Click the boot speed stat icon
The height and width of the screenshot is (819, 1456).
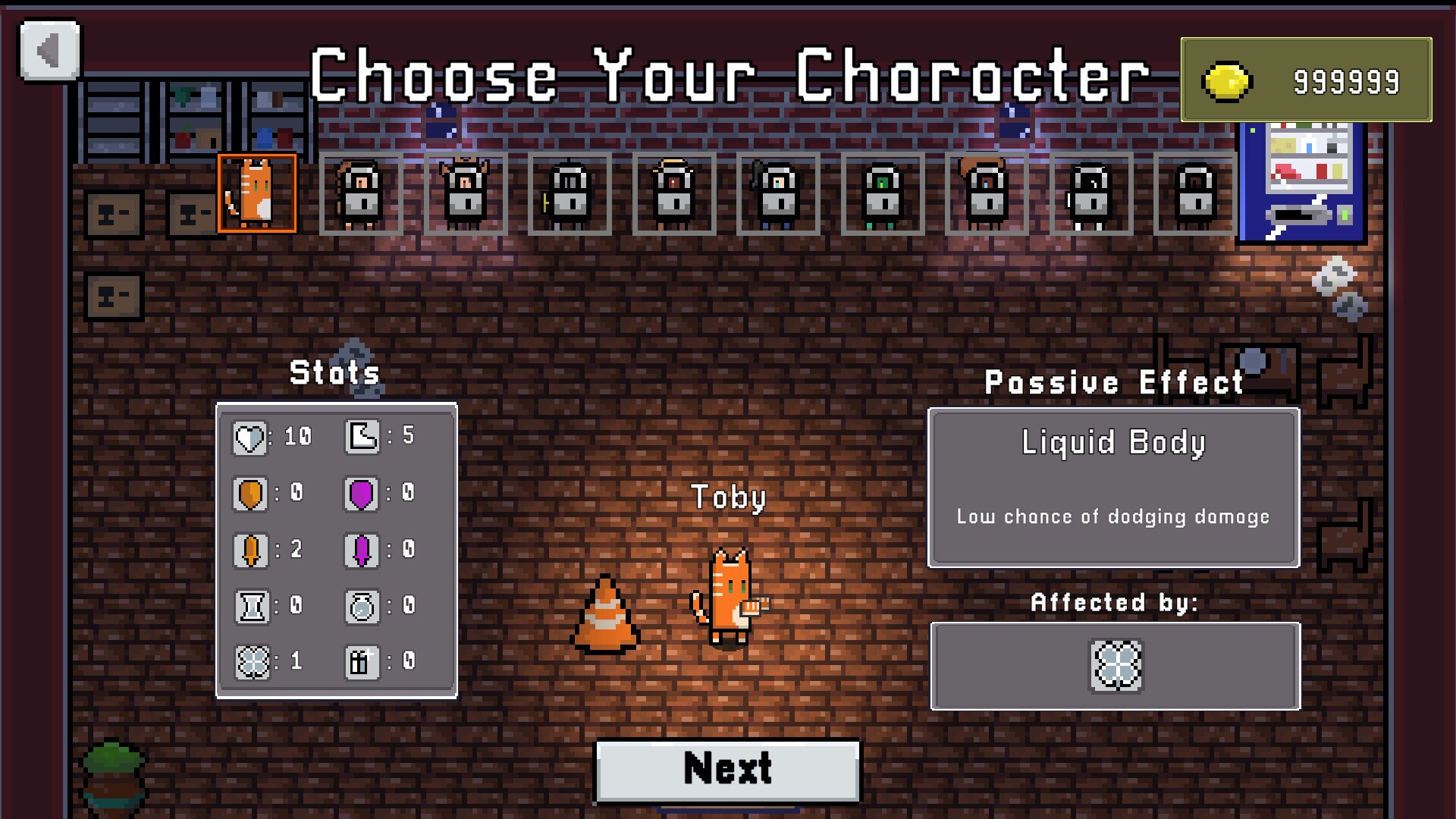click(x=362, y=437)
